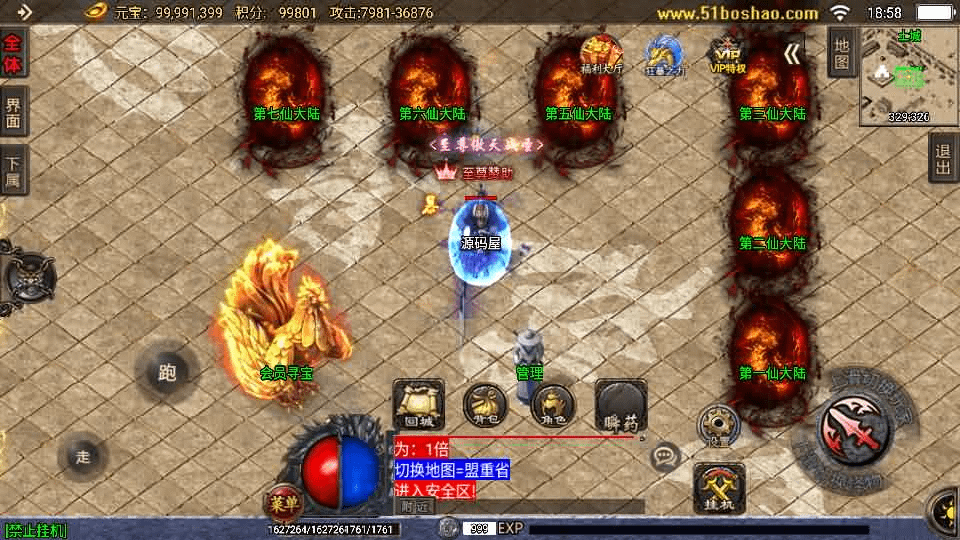Open the 角色 character sheet

pyautogui.click(x=552, y=405)
